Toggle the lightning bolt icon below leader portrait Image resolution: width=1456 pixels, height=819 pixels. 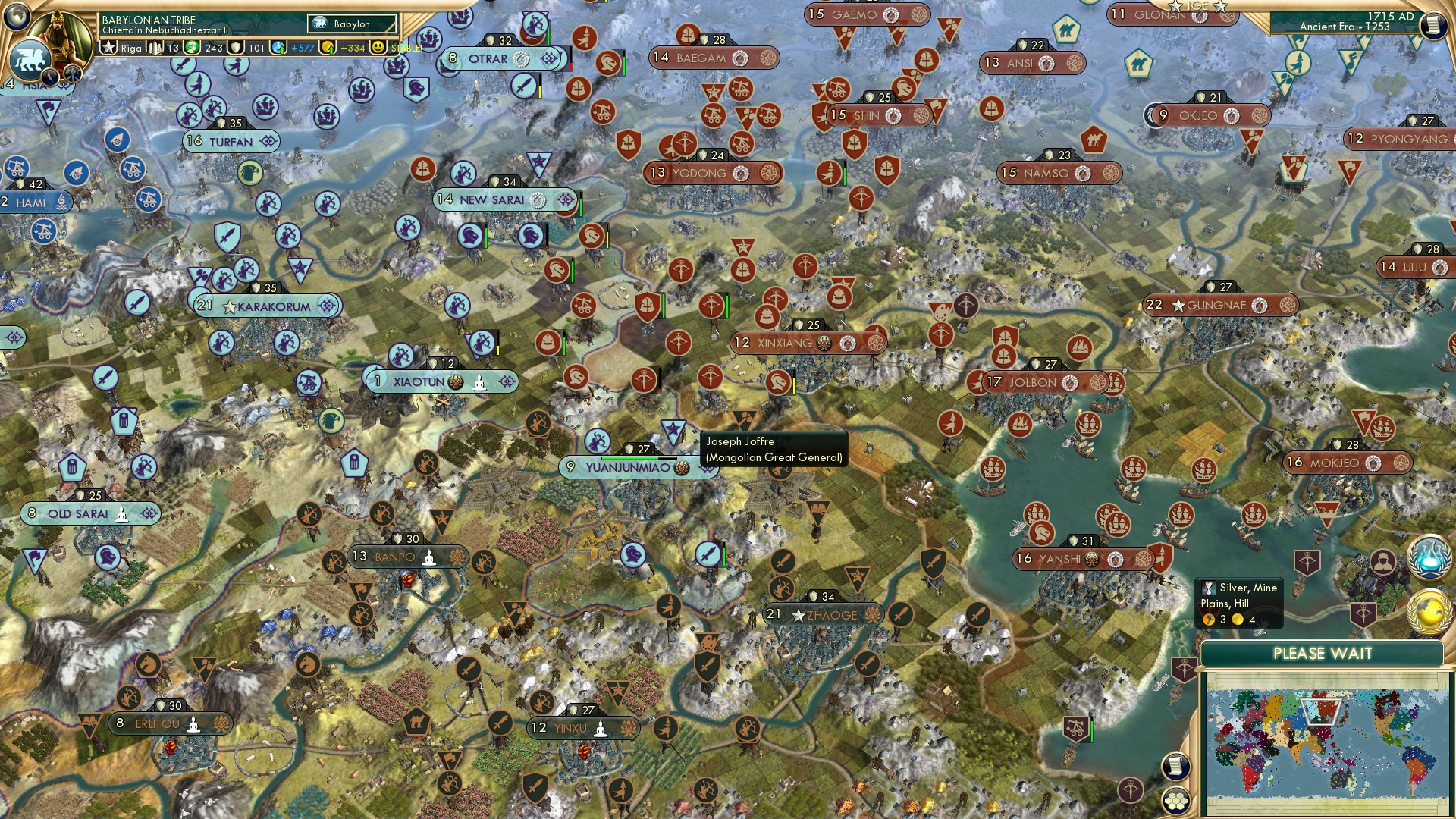(x=50, y=76)
